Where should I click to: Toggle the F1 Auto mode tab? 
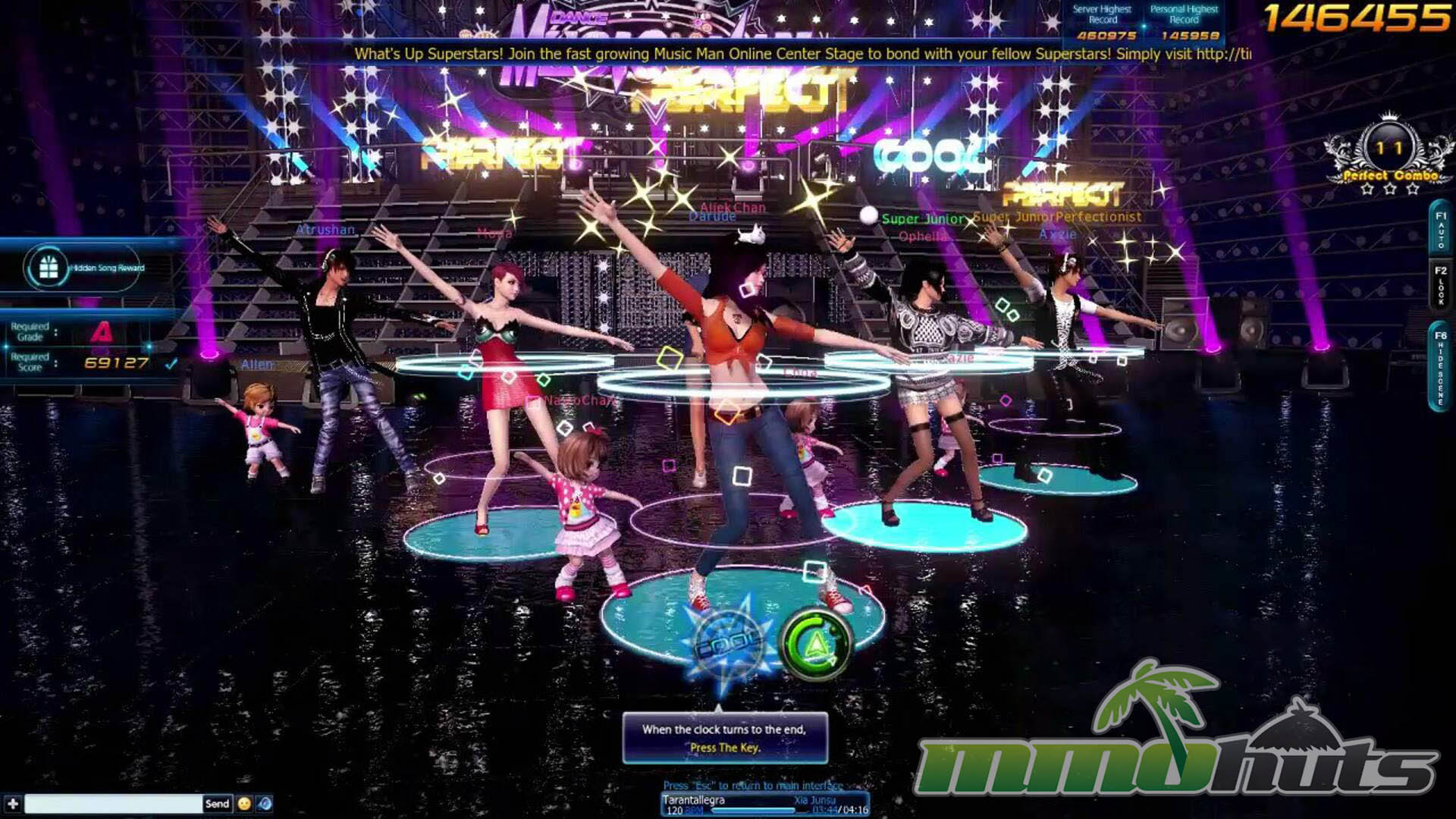(x=1441, y=230)
